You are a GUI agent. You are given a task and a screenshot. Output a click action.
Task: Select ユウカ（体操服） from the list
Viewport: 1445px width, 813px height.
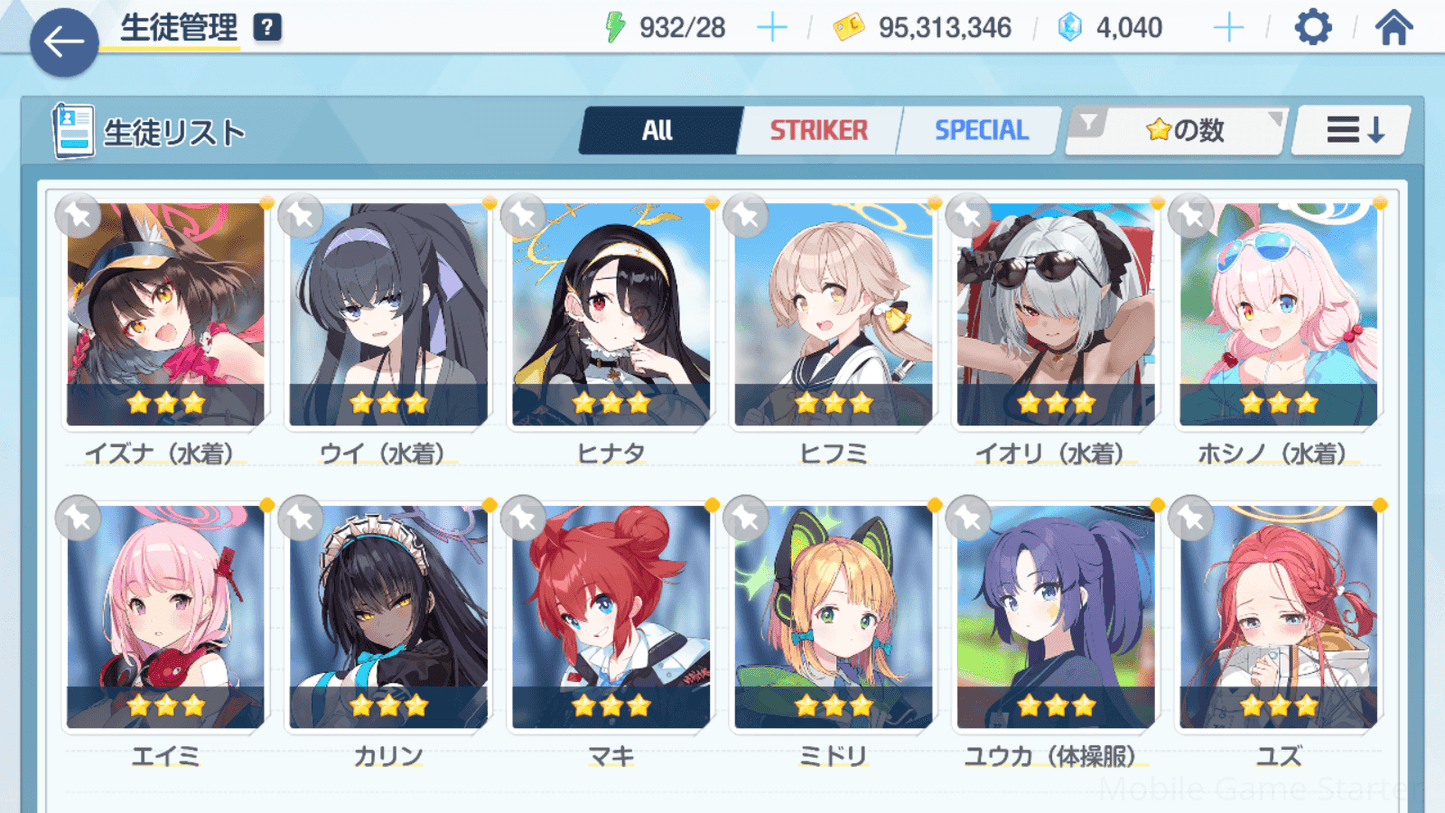click(x=1056, y=617)
